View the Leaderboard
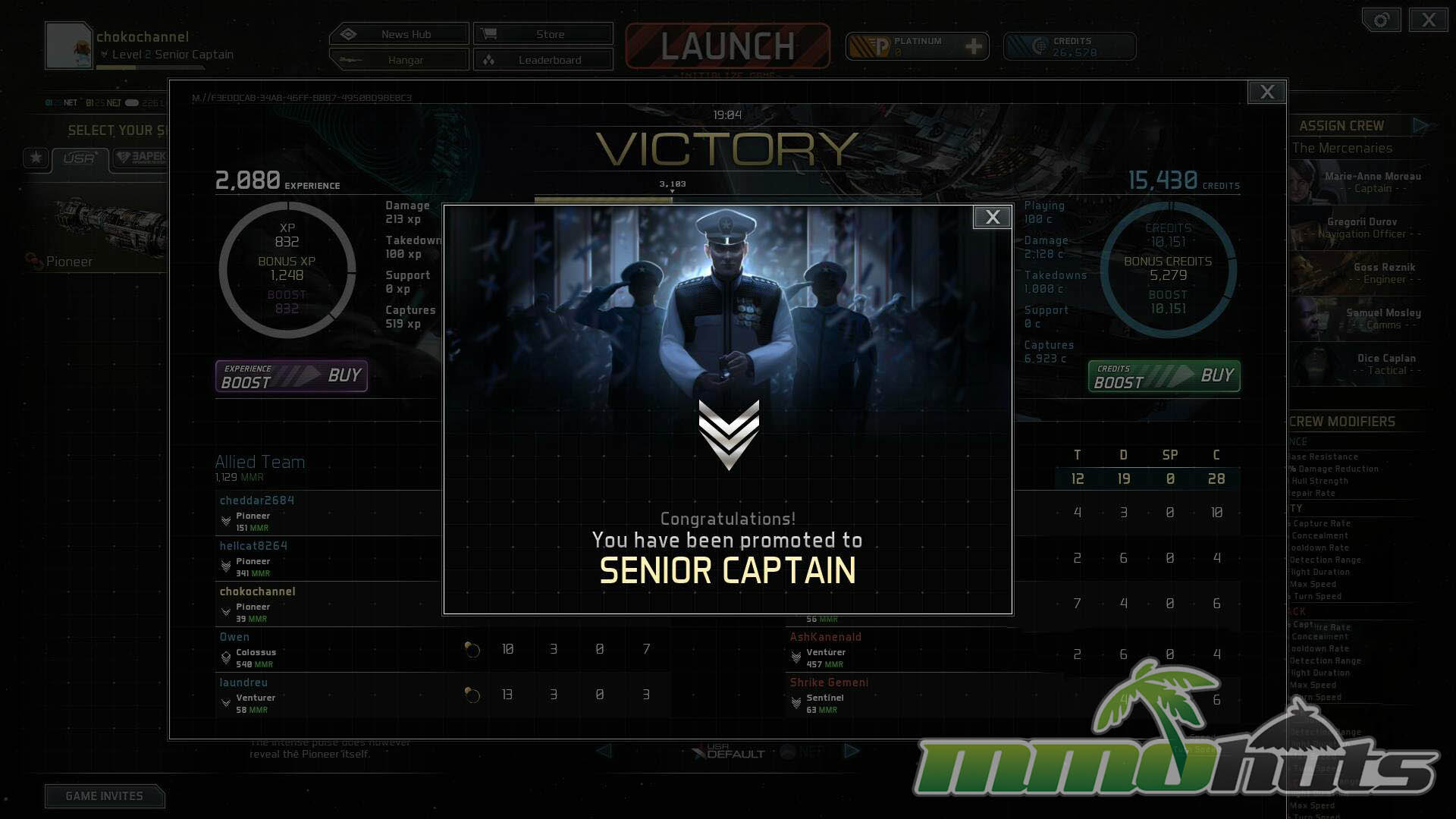Screen dimensions: 1456x819 pyautogui.click(x=543, y=60)
